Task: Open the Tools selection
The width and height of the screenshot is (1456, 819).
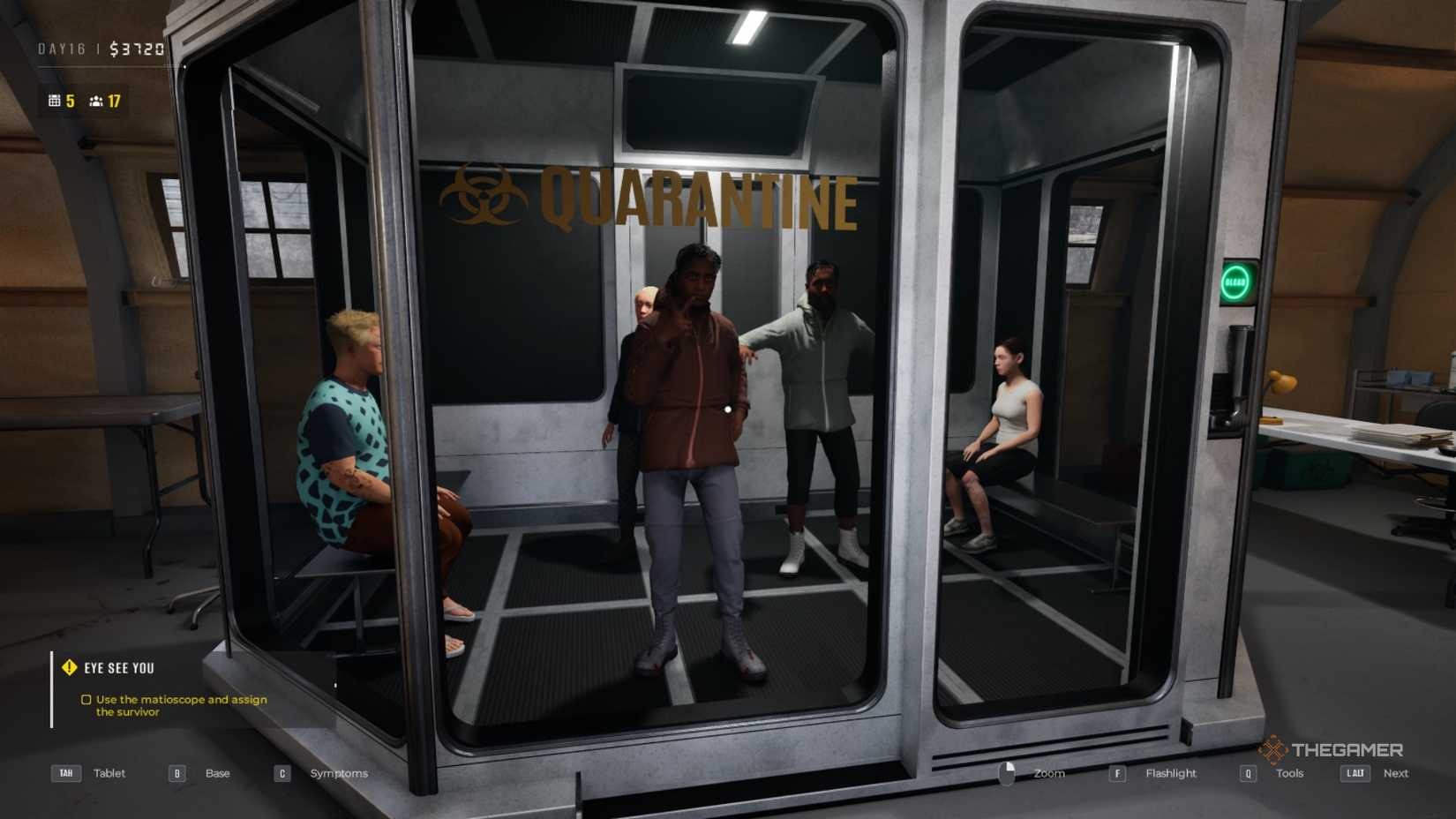Action: [x=1289, y=773]
